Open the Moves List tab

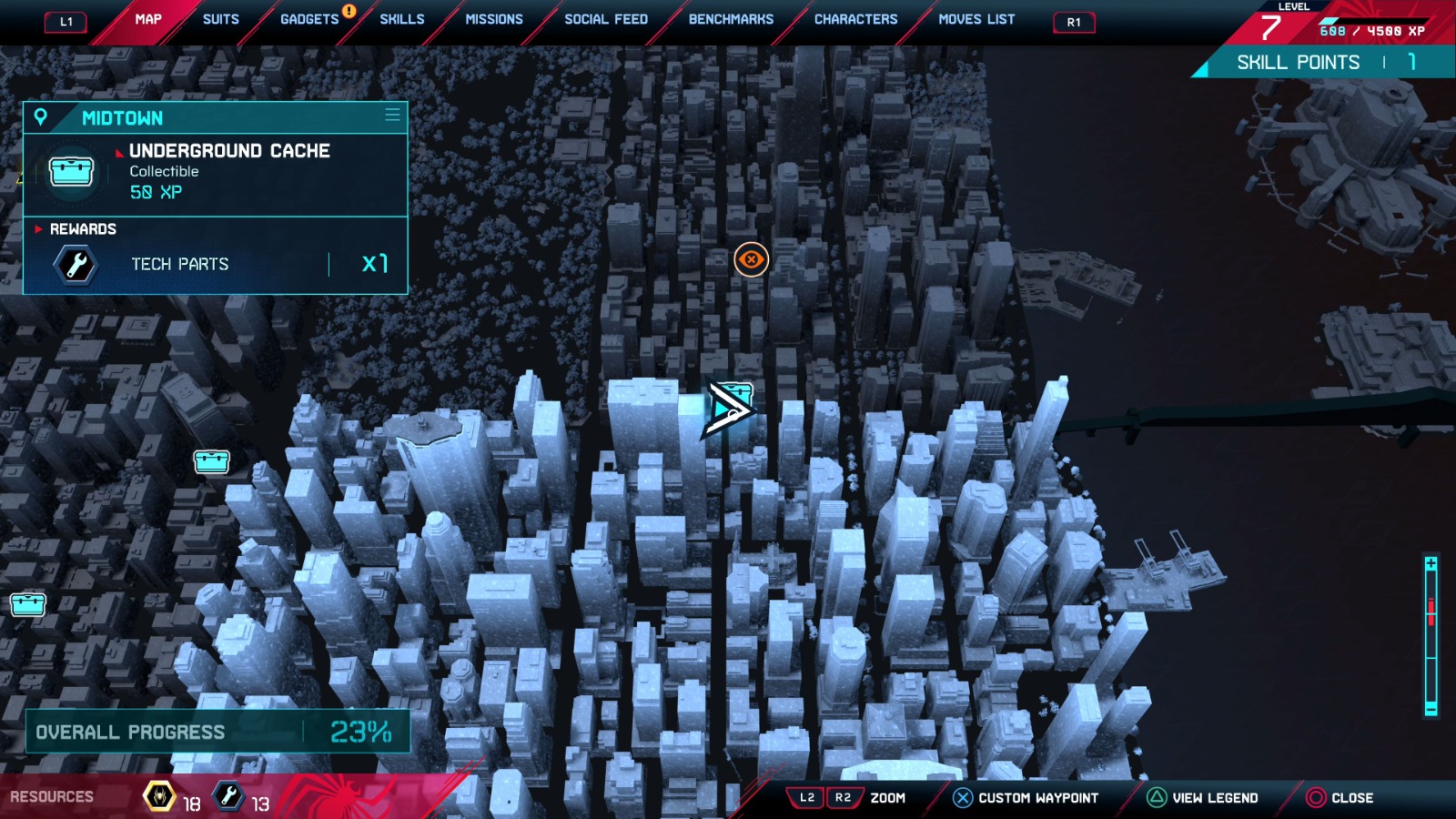977,18
